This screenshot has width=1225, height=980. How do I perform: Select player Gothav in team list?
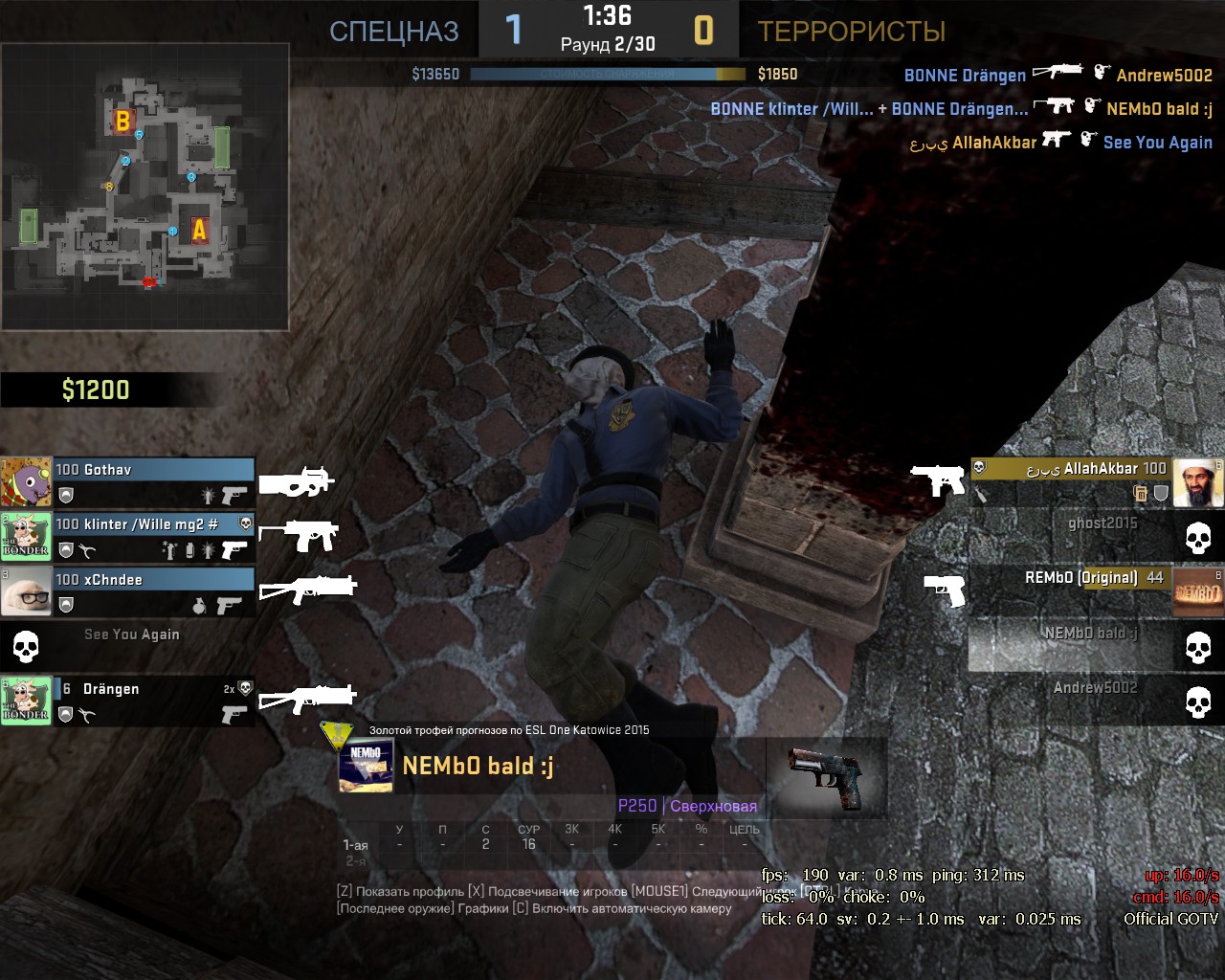click(153, 481)
